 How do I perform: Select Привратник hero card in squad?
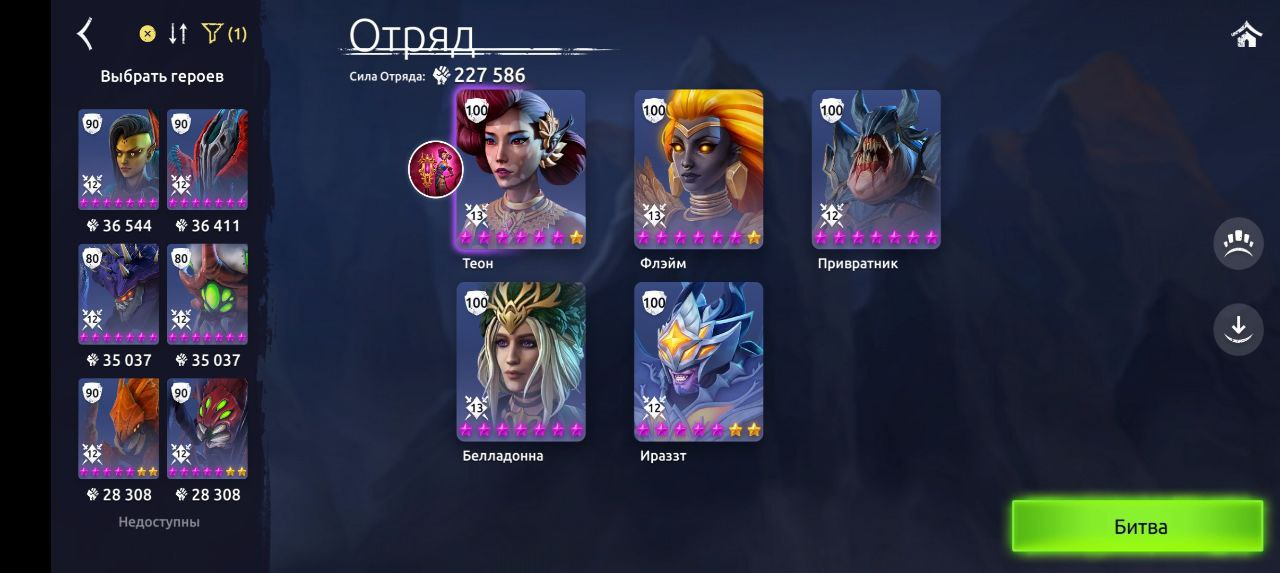[x=876, y=169]
